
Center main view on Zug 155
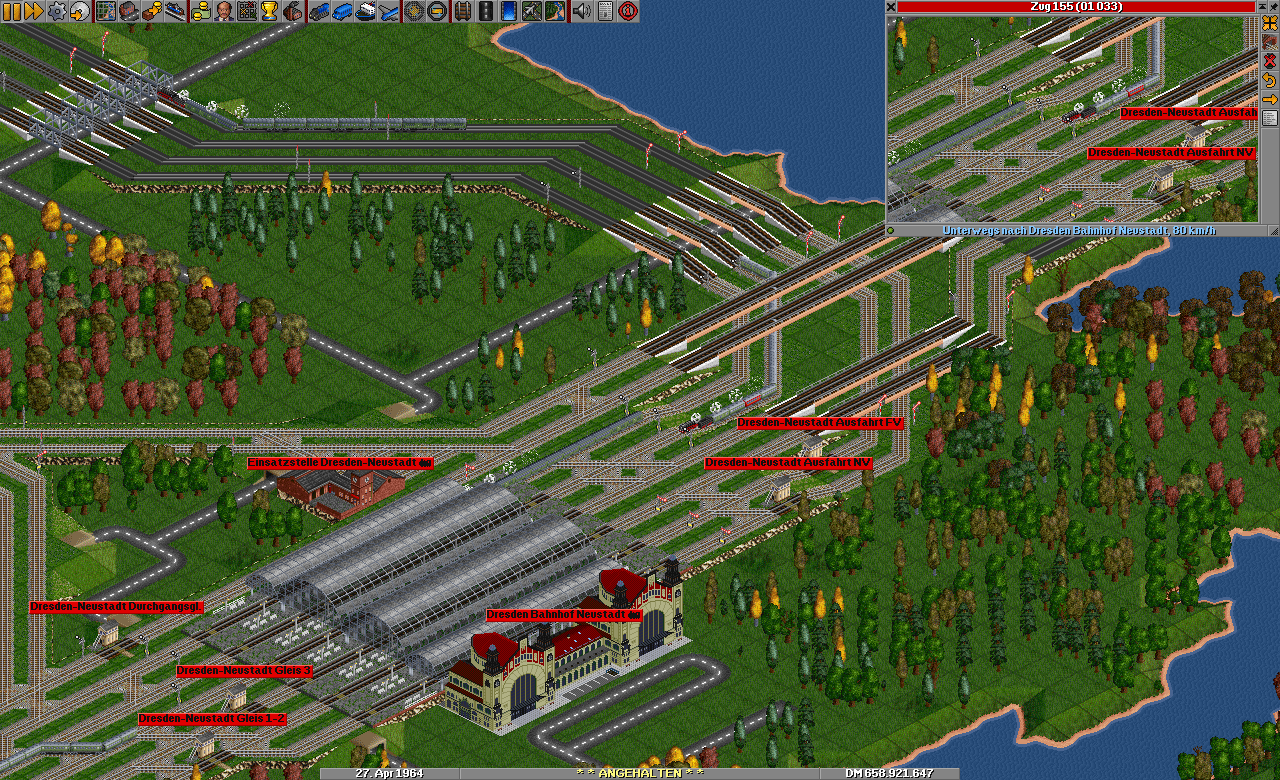pos(1270,24)
